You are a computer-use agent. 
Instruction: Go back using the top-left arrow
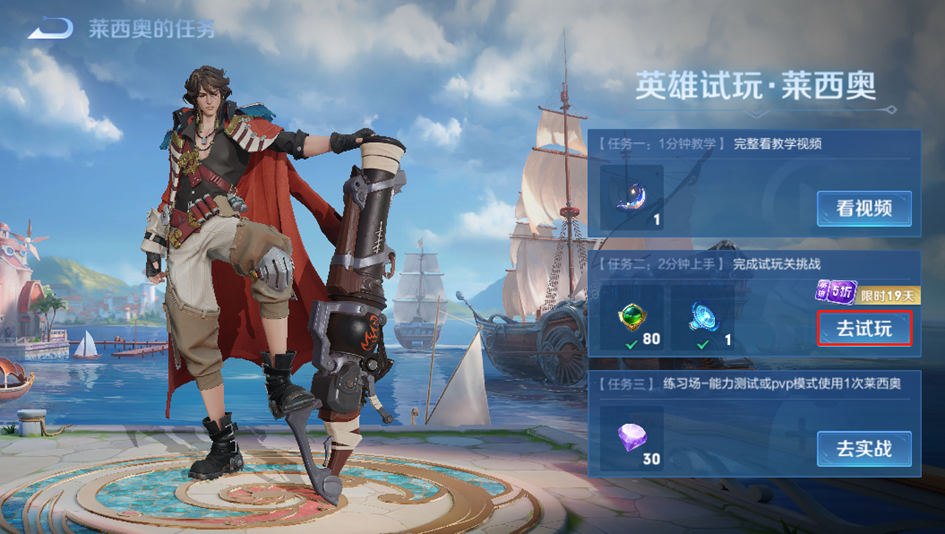[x=49, y=28]
